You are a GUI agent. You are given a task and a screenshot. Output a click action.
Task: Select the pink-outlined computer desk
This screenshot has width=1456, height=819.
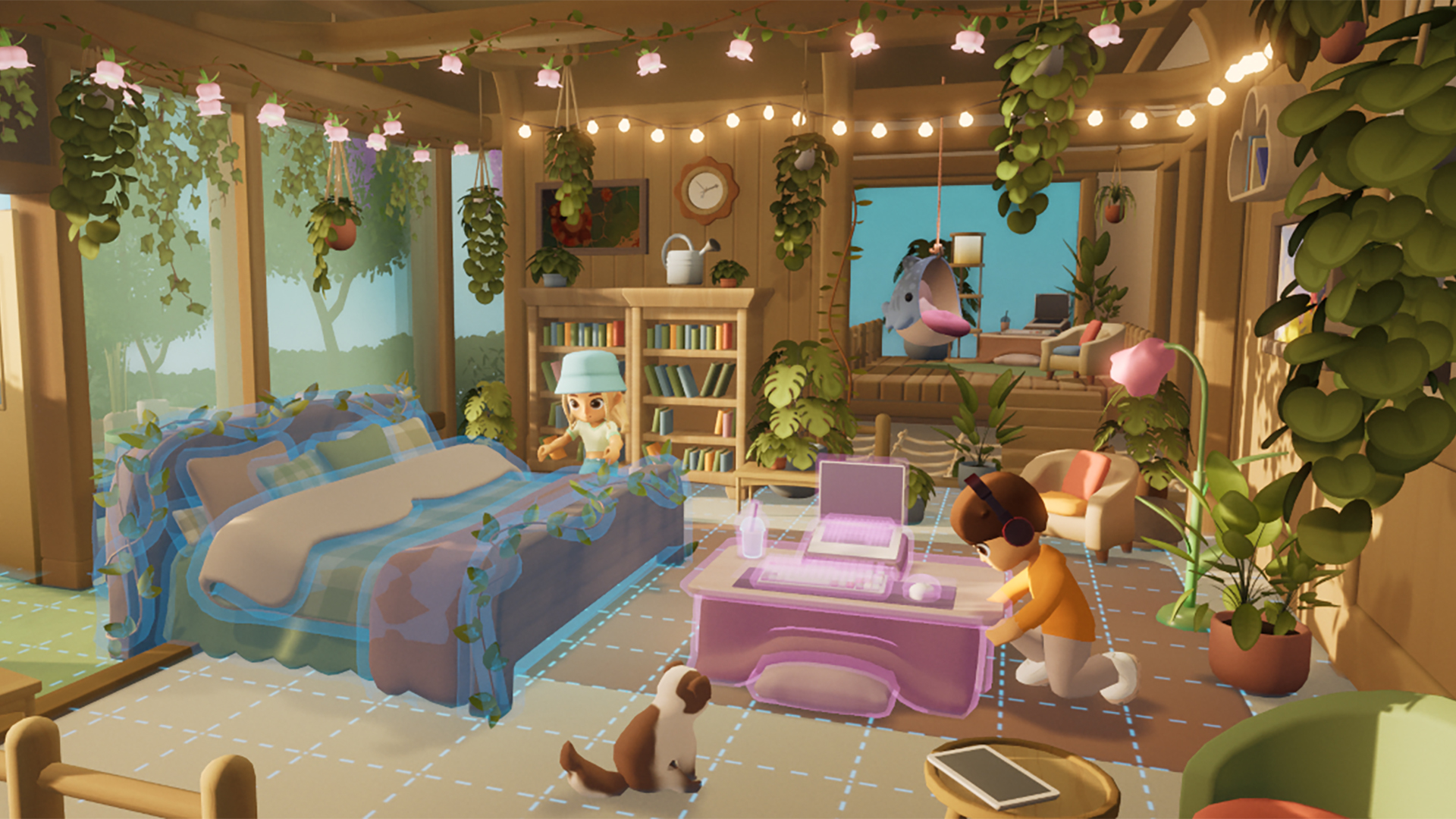842,637
